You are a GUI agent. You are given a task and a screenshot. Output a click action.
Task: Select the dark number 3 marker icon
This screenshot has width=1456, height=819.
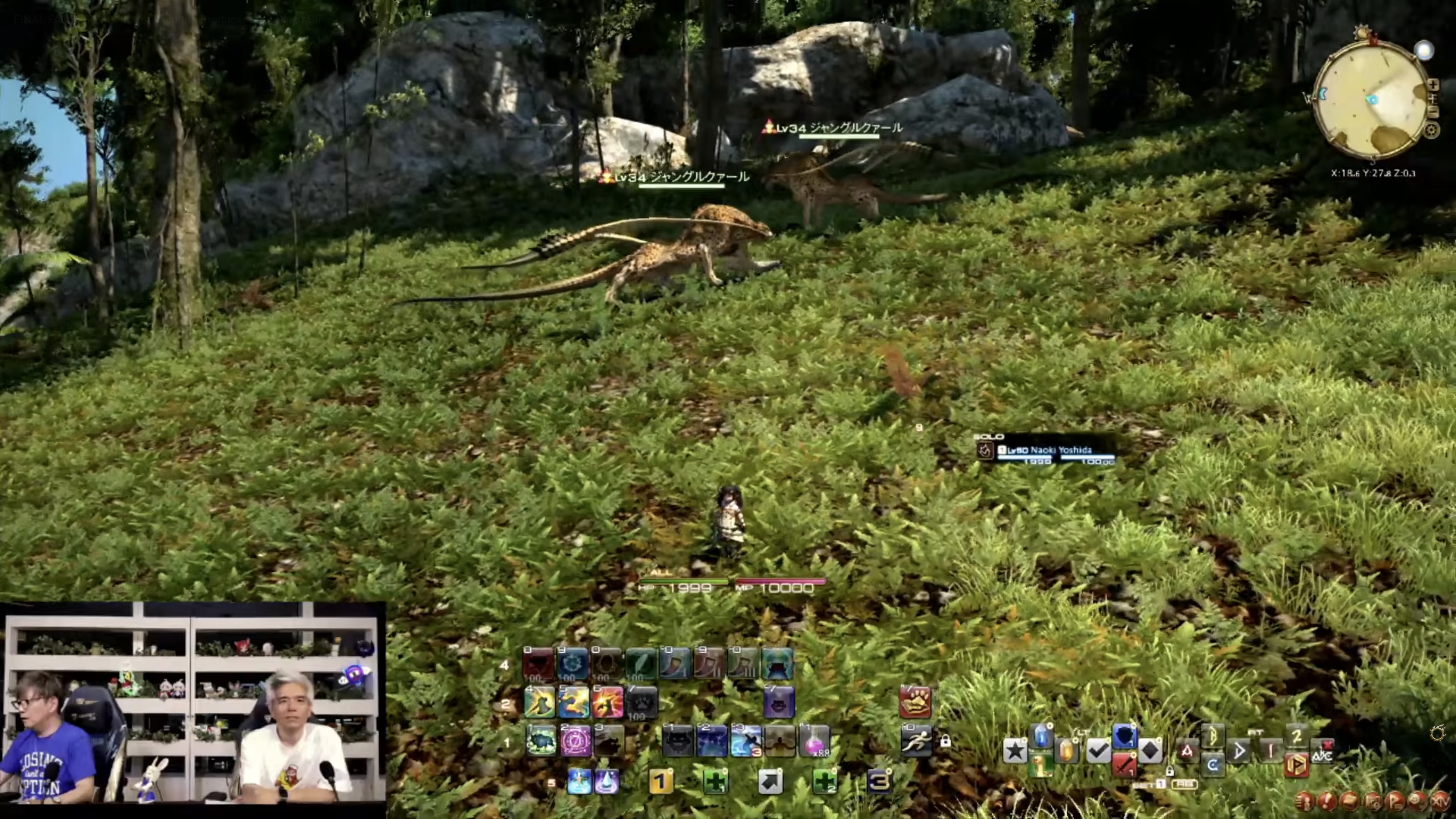tap(879, 782)
